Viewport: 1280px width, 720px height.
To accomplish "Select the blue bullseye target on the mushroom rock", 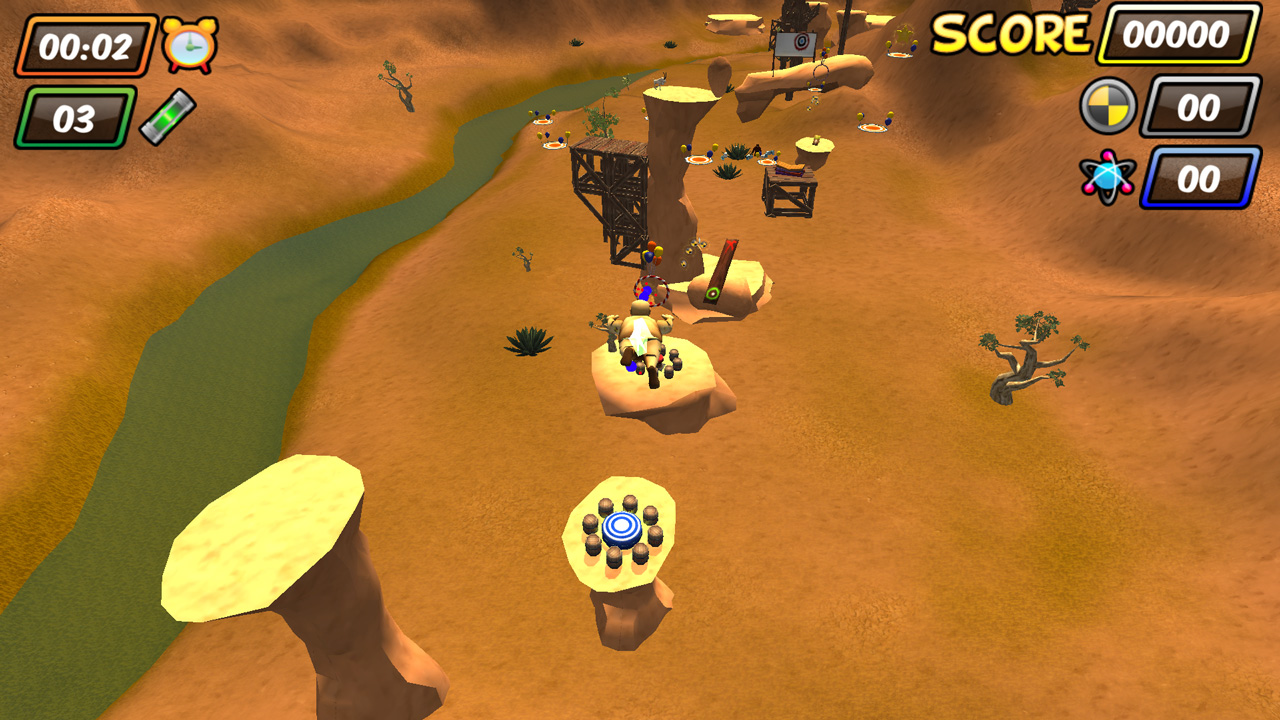I will pyautogui.click(x=623, y=529).
